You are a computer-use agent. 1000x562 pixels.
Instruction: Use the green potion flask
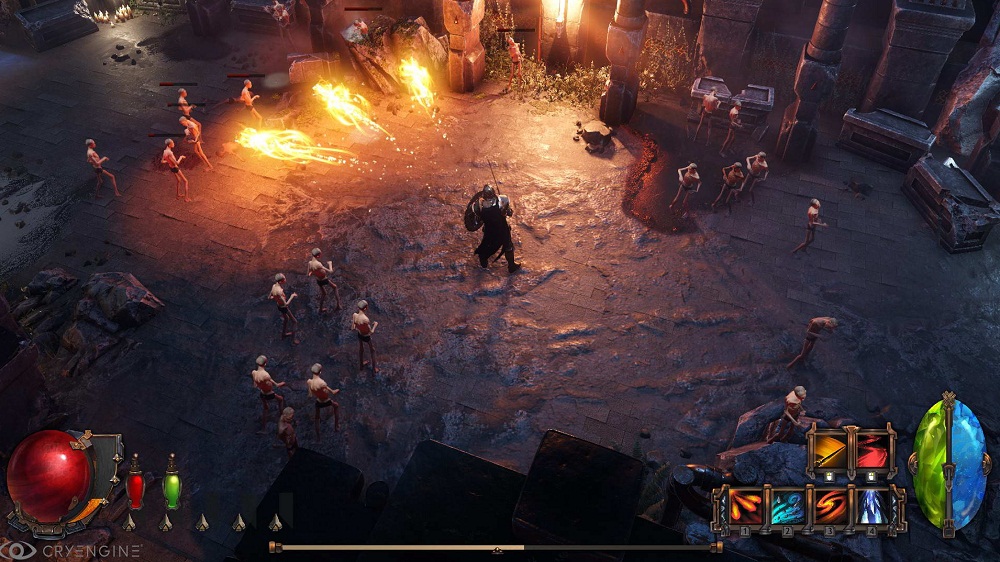(x=171, y=487)
